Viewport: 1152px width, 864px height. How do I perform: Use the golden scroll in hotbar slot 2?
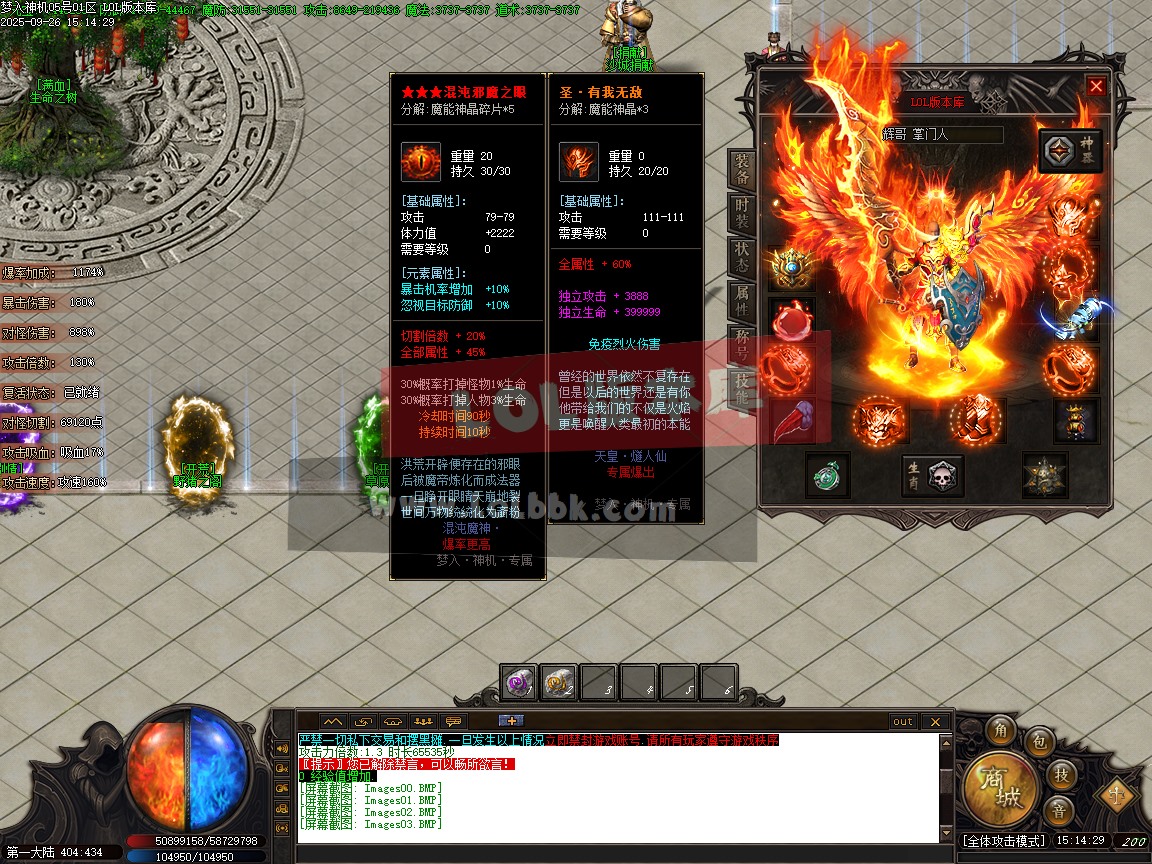pyautogui.click(x=559, y=683)
